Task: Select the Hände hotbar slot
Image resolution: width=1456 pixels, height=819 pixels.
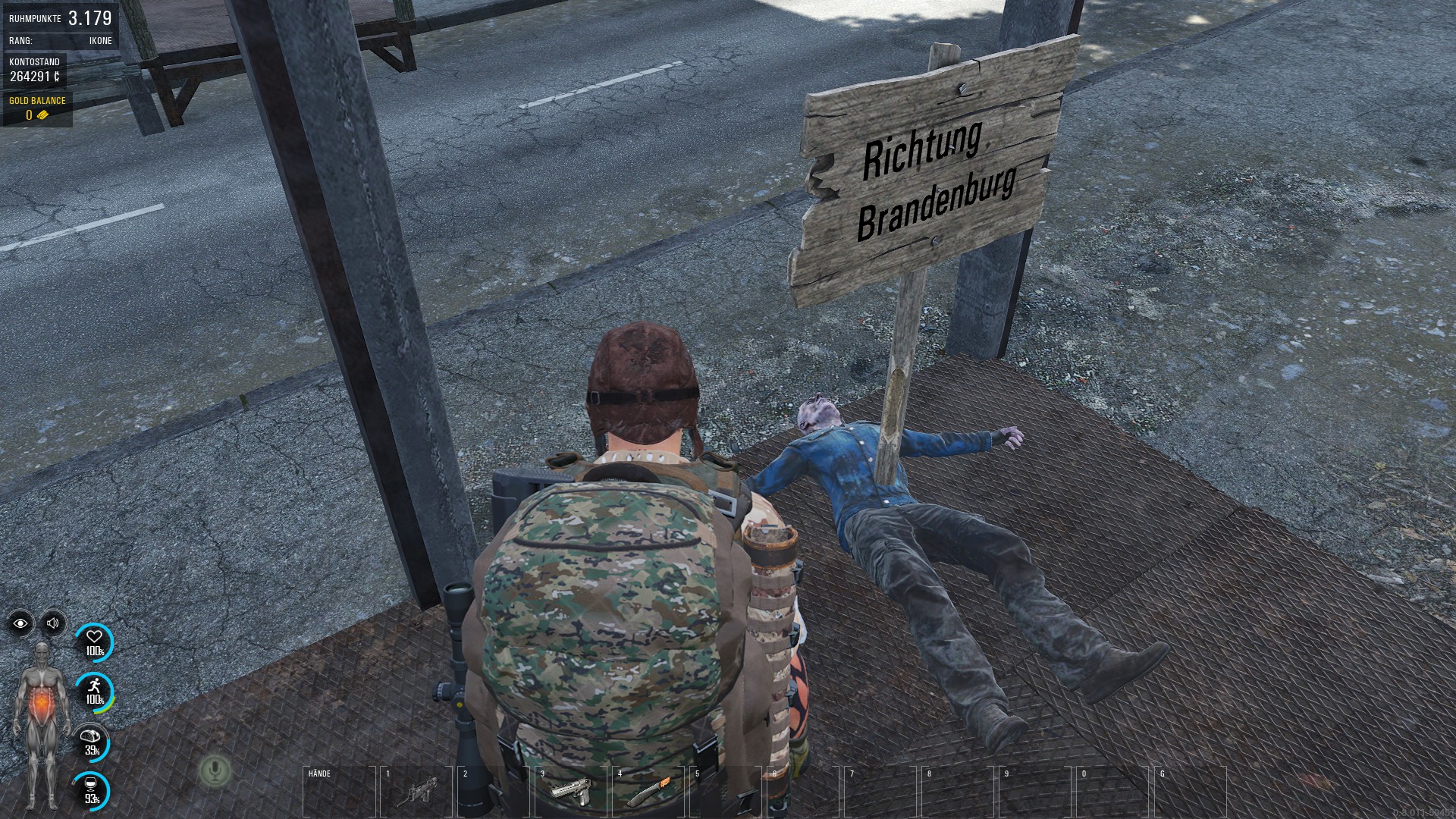Action: pyautogui.click(x=339, y=792)
